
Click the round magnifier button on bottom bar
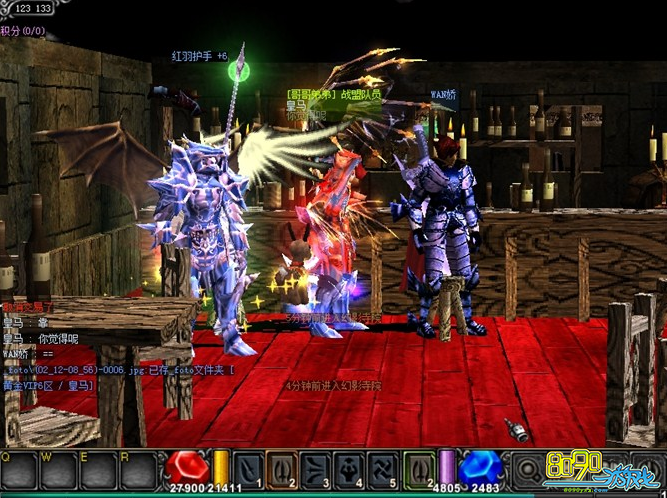pyautogui.click(x=526, y=471)
